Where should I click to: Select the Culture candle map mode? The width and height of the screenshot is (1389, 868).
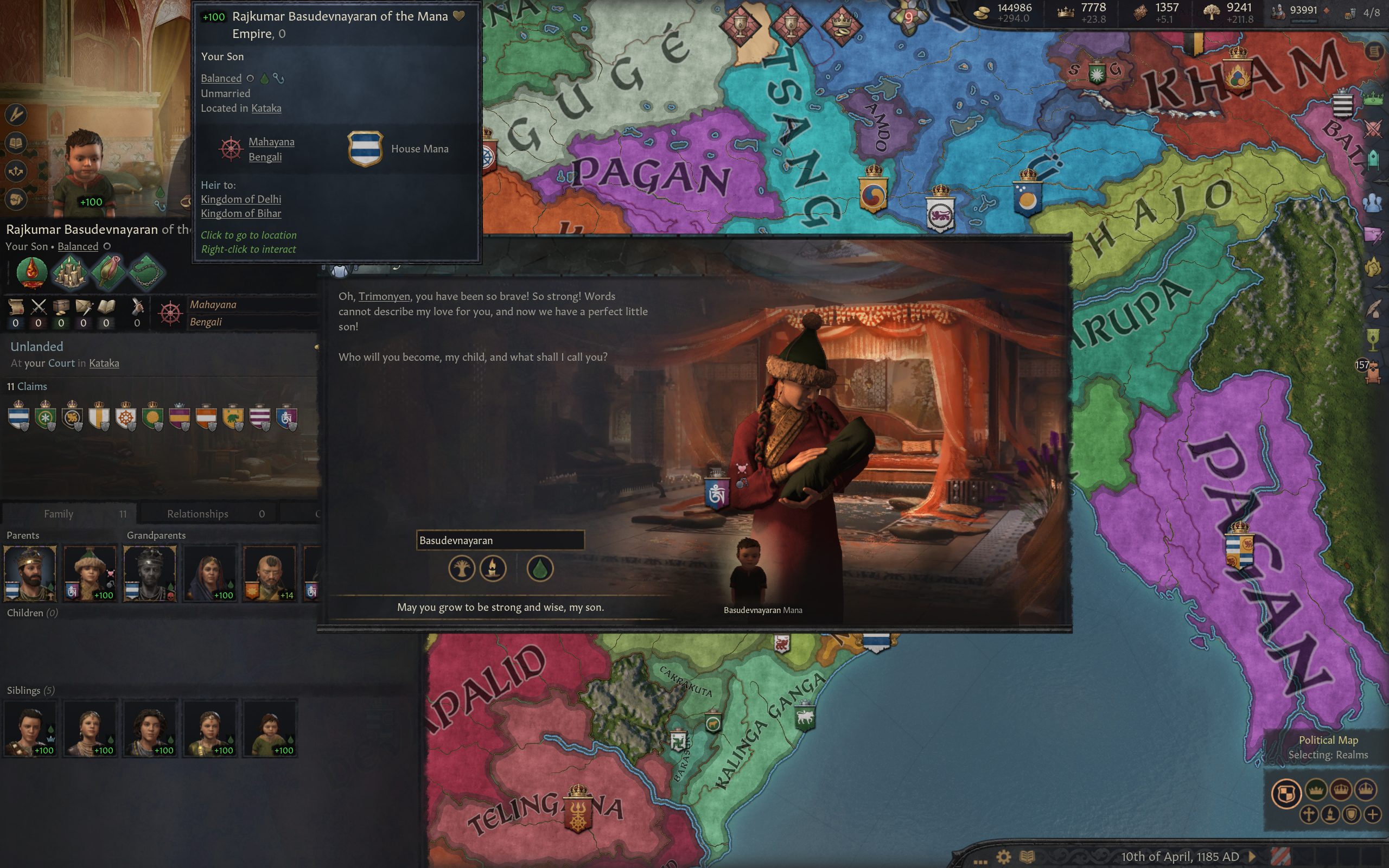pyautogui.click(x=1330, y=815)
